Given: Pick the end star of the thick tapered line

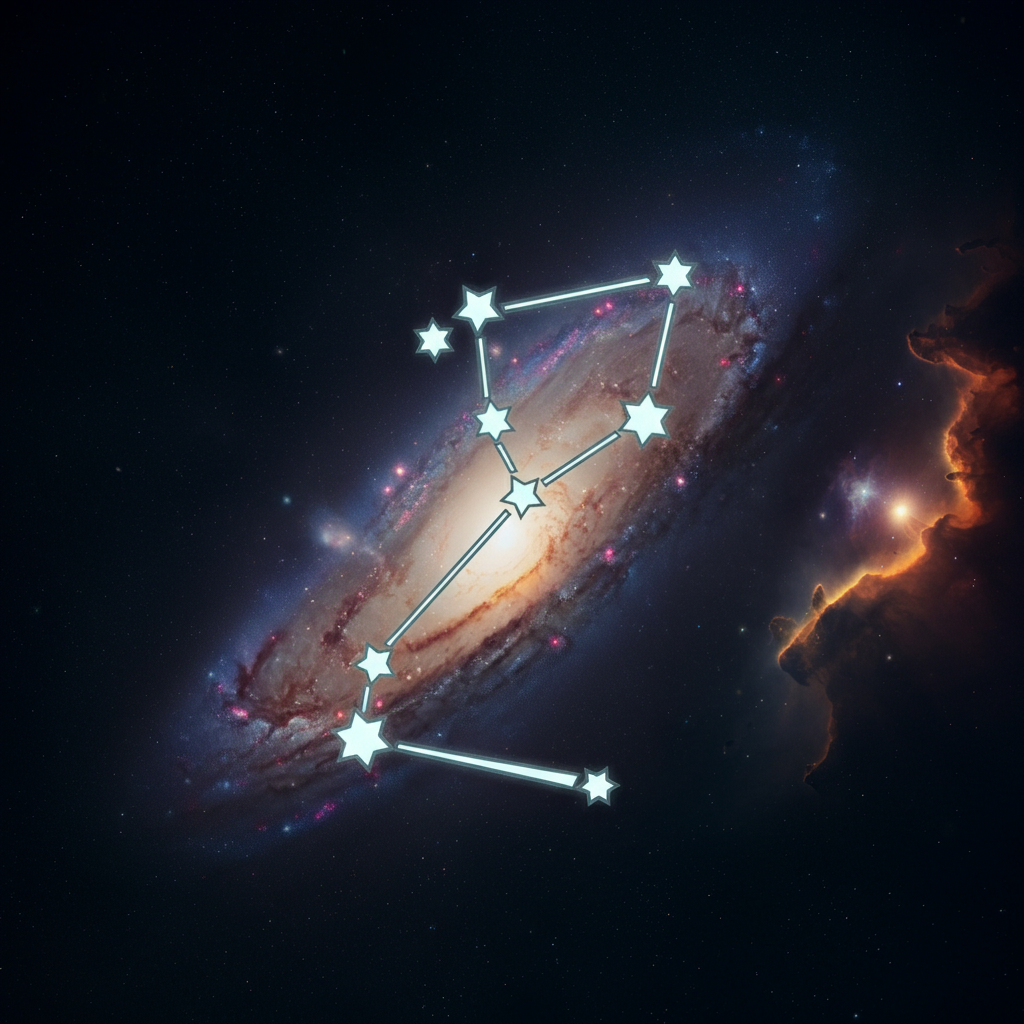Looking at the screenshot, I should [x=597, y=786].
